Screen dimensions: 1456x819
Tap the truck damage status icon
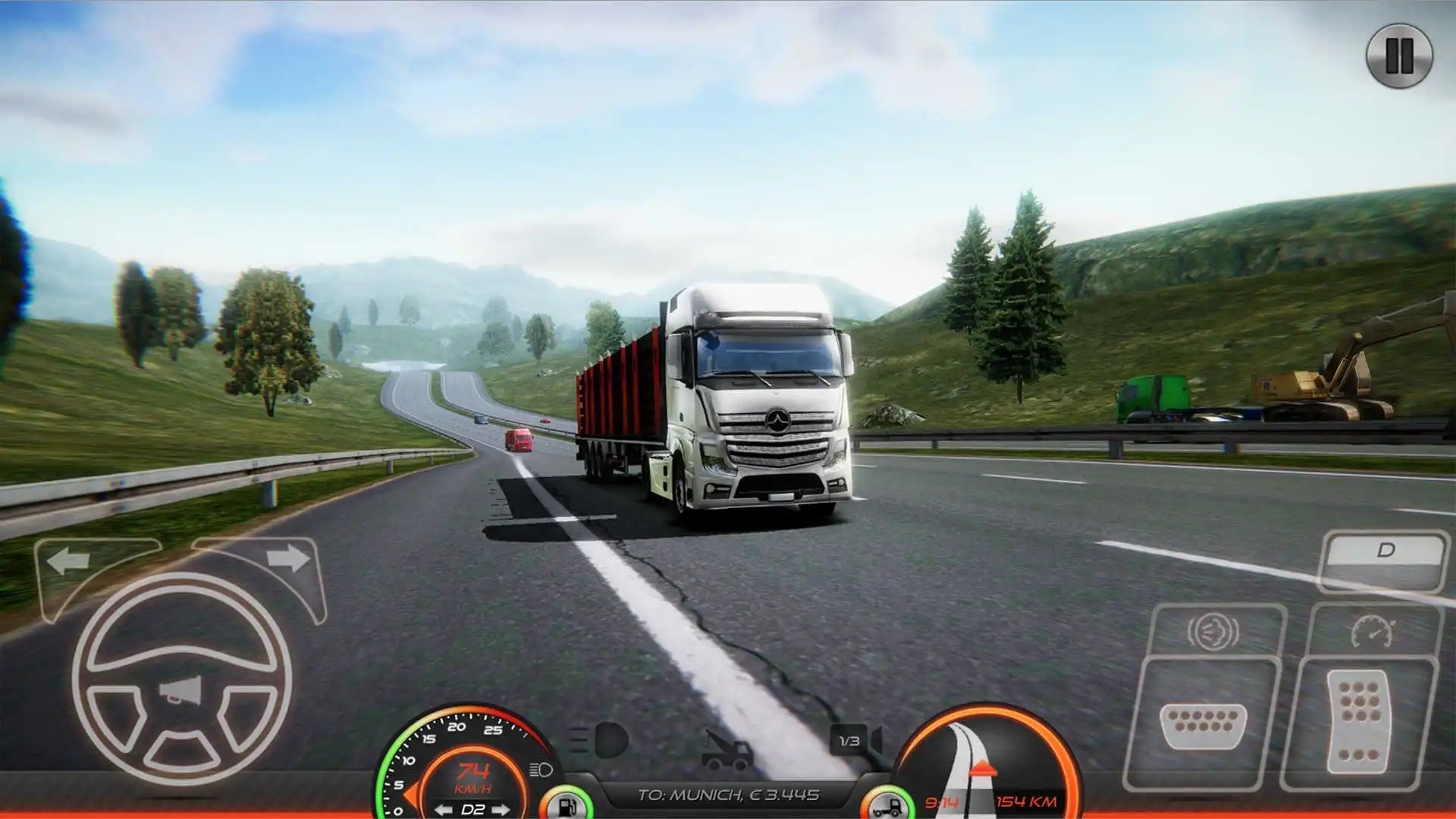(x=889, y=805)
